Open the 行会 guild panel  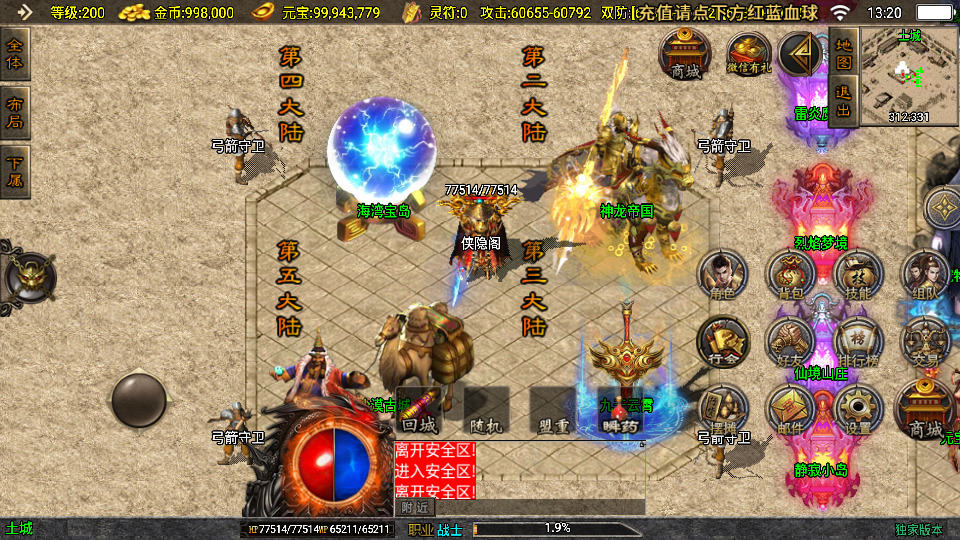point(722,343)
